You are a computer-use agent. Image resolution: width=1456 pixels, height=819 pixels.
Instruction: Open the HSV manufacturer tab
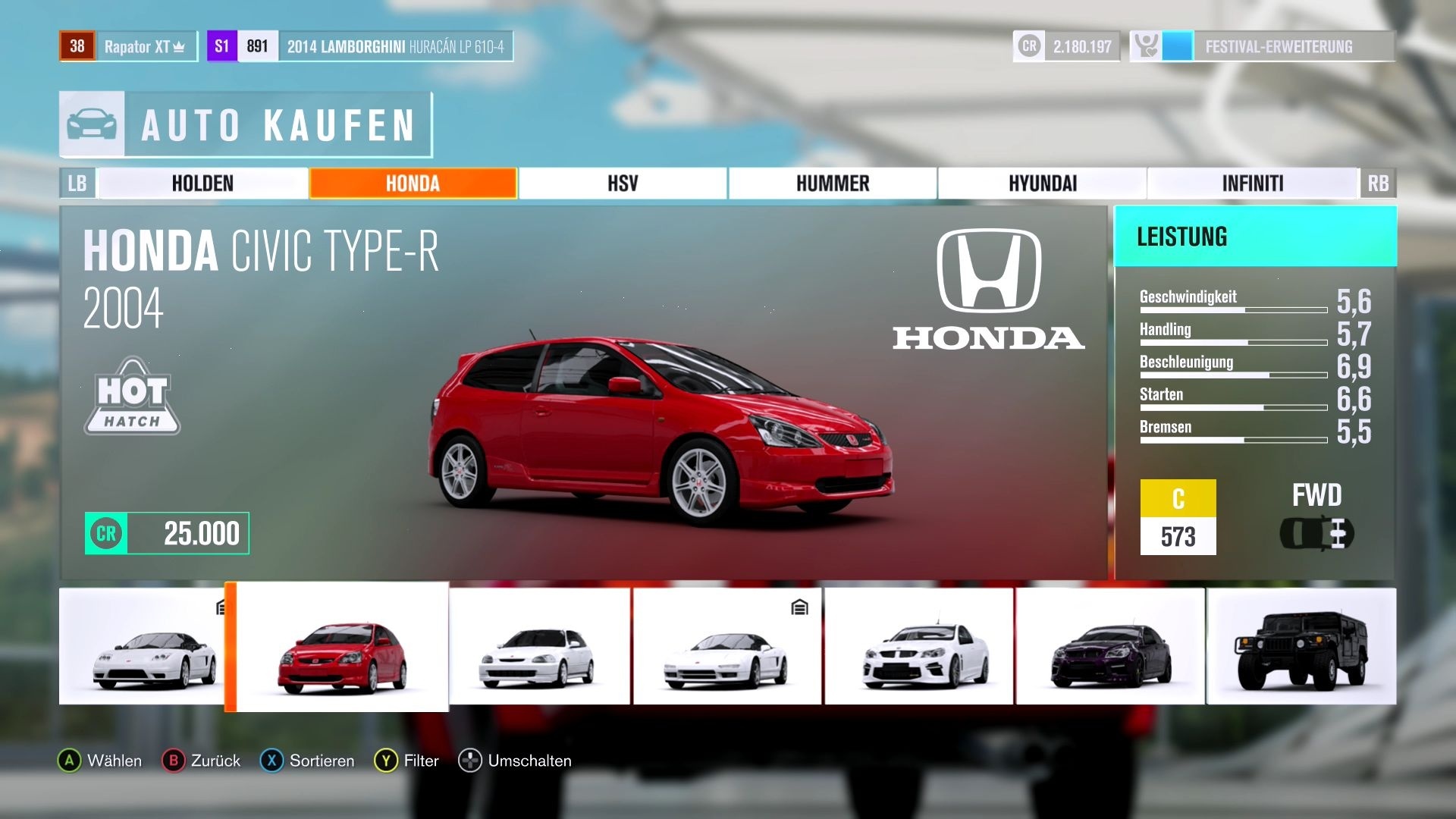(623, 184)
